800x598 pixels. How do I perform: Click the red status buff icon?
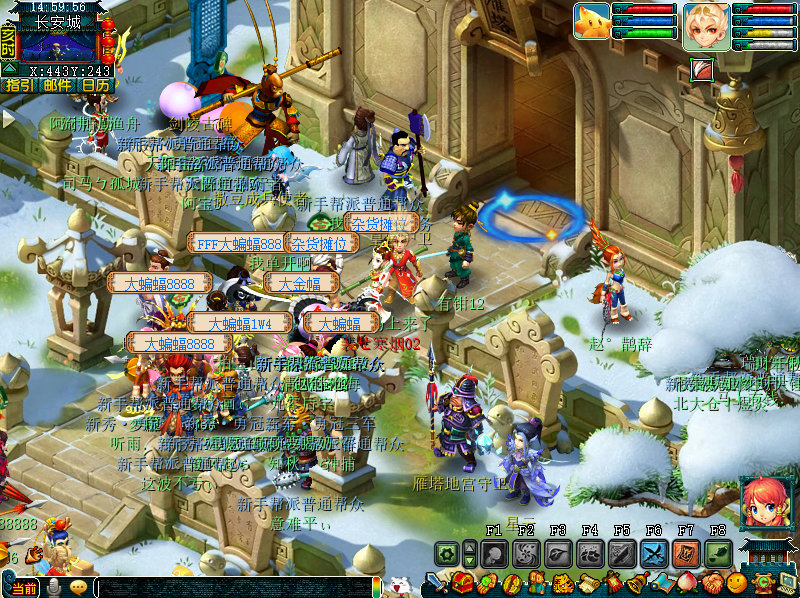point(701,69)
